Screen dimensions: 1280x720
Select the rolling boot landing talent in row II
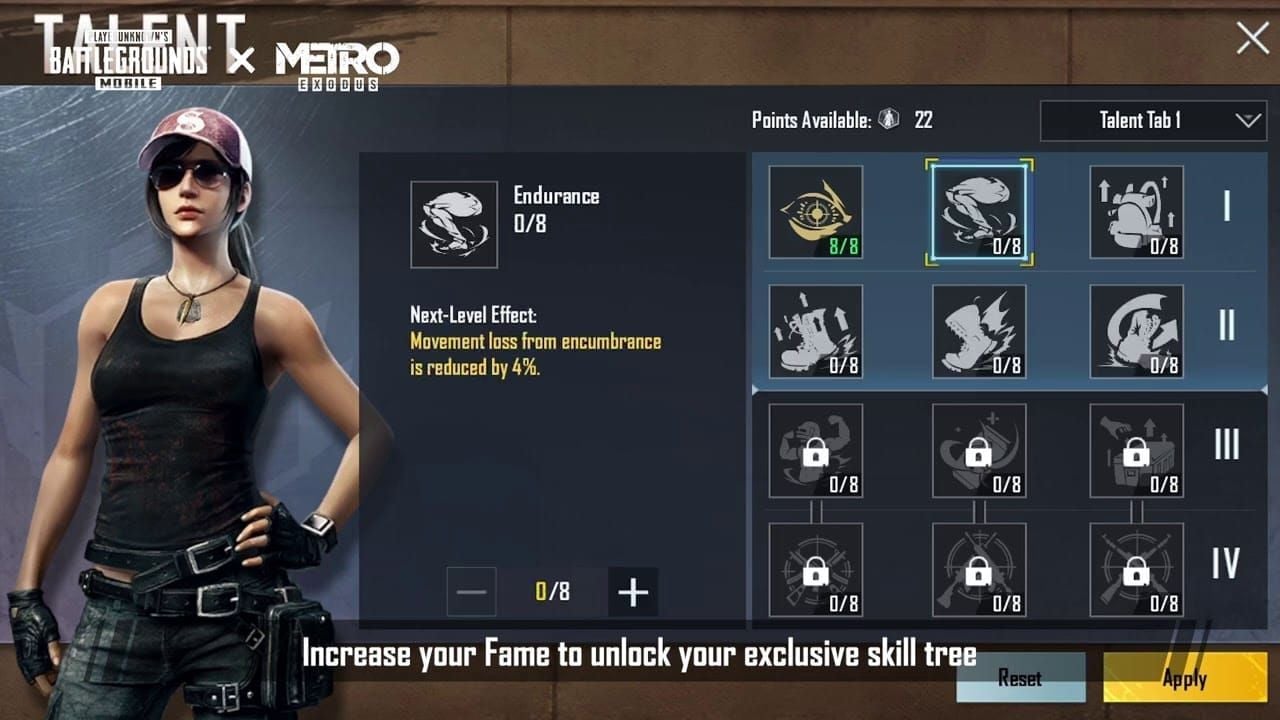tap(1137, 331)
